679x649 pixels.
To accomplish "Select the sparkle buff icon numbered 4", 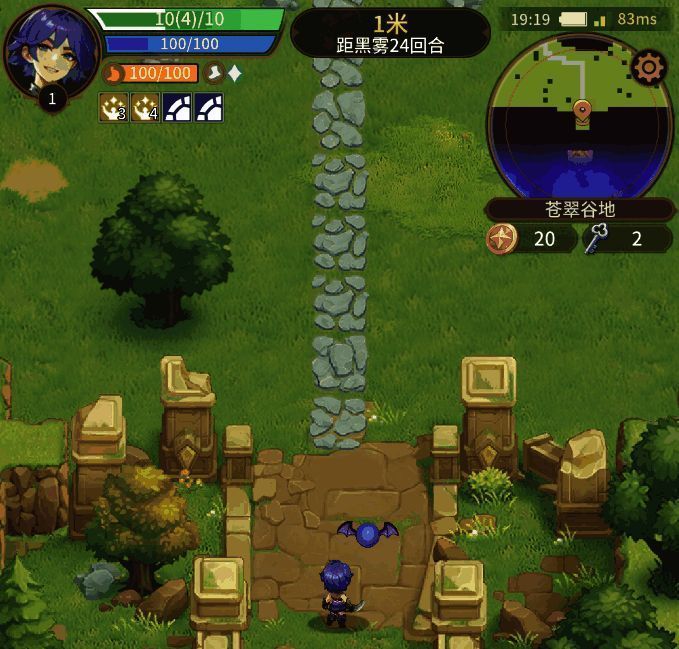I will 146,107.
